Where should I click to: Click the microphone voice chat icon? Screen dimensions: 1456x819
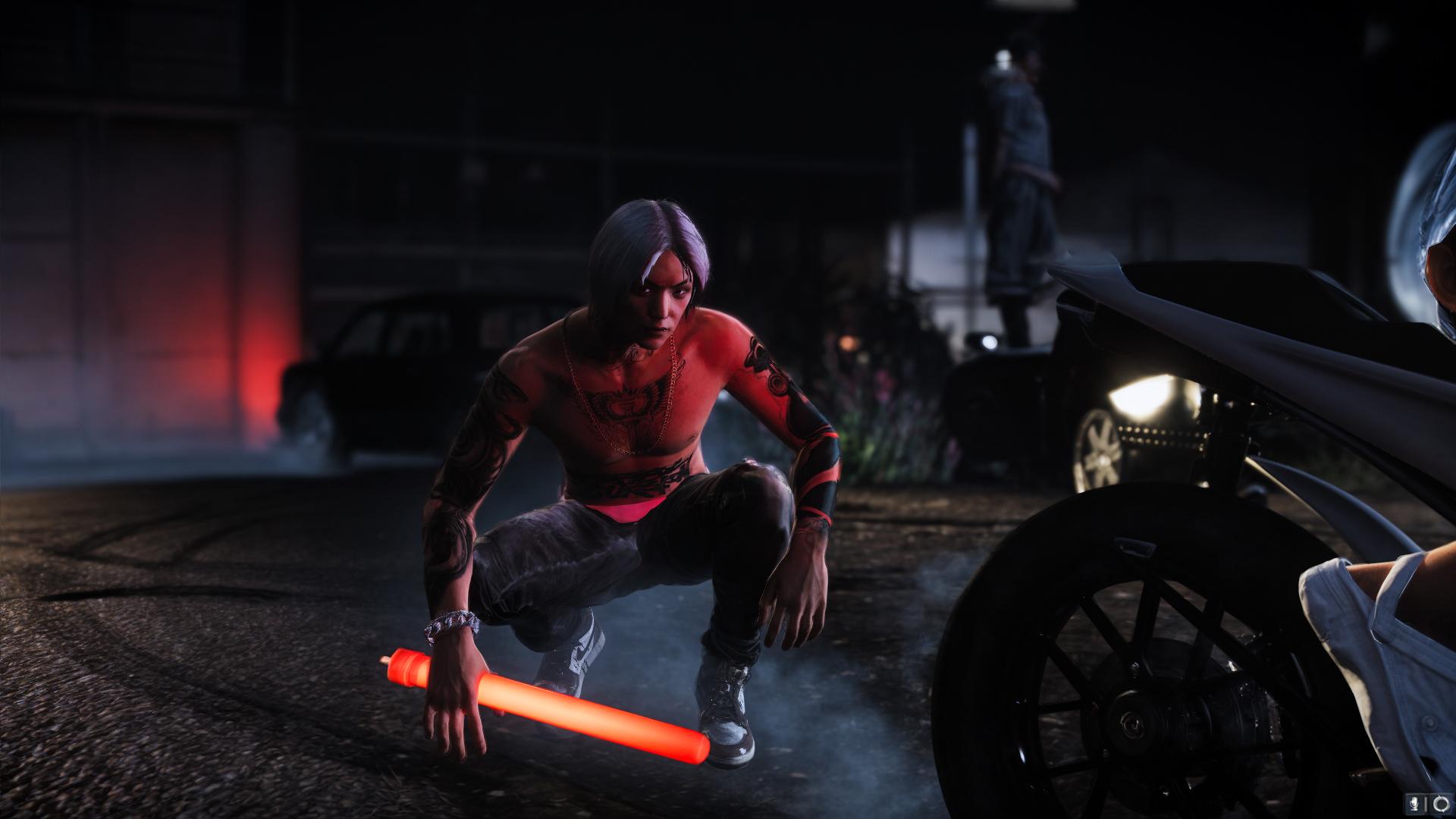point(1414,802)
